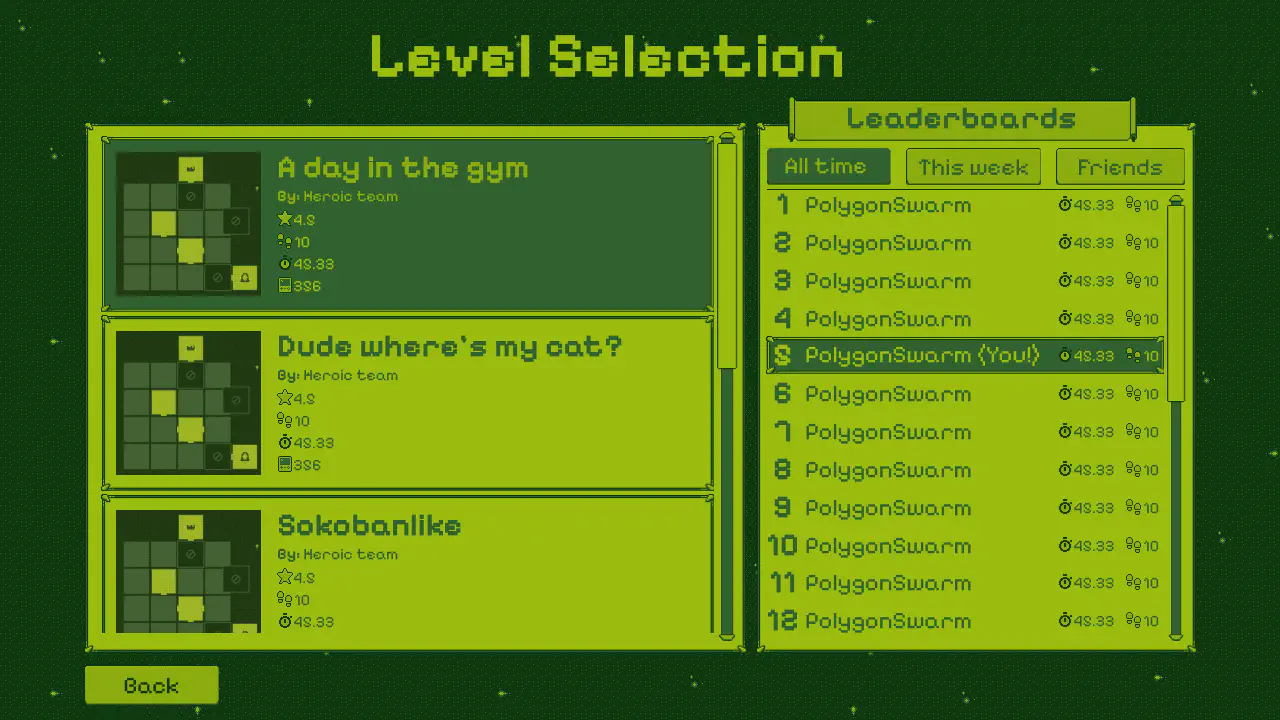This screenshot has height=720, width=1280.
Task: Switch to the This week leaderboard tab
Action: pos(973,166)
